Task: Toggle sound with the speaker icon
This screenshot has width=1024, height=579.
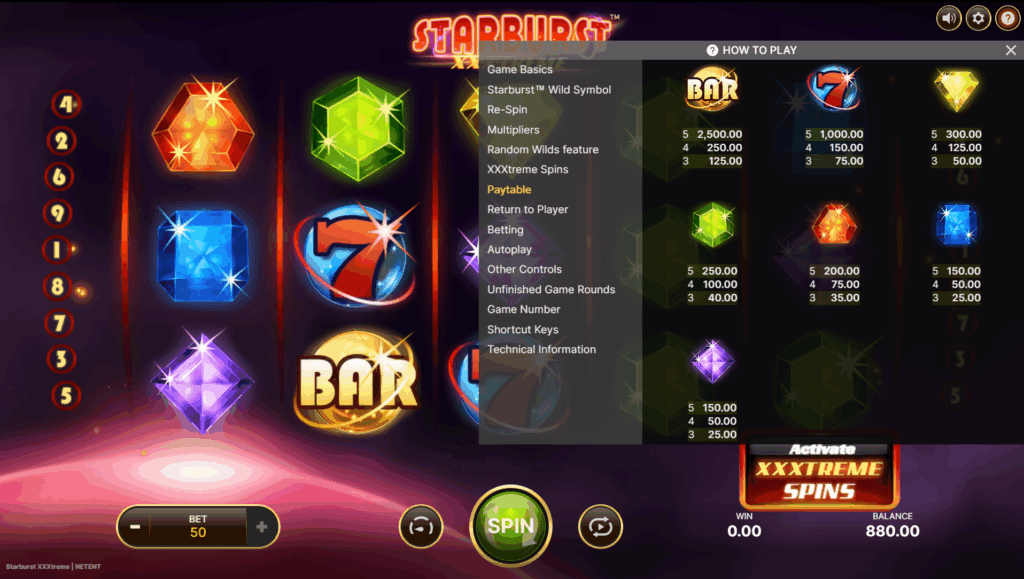Action: pyautogui.click(x=947, y=17)
